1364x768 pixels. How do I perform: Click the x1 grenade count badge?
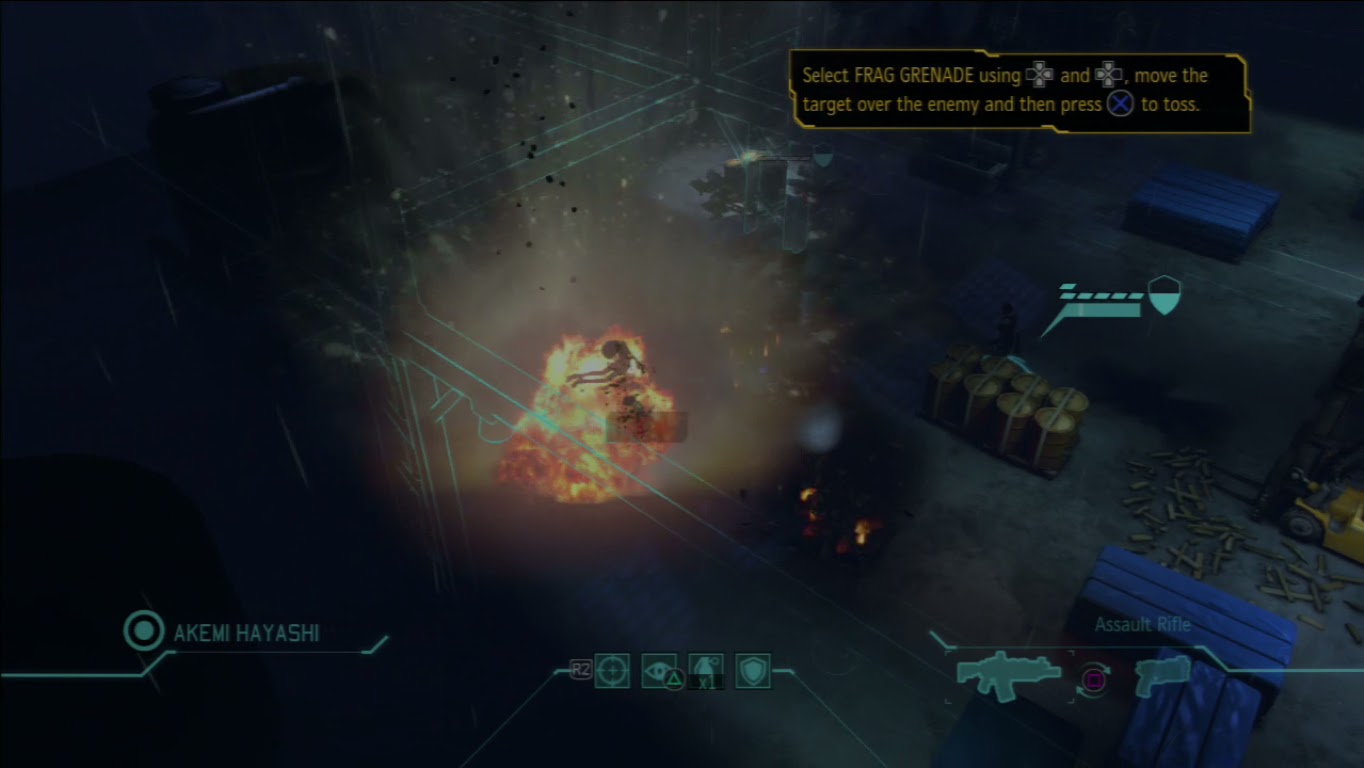click(x=706, y=682)
